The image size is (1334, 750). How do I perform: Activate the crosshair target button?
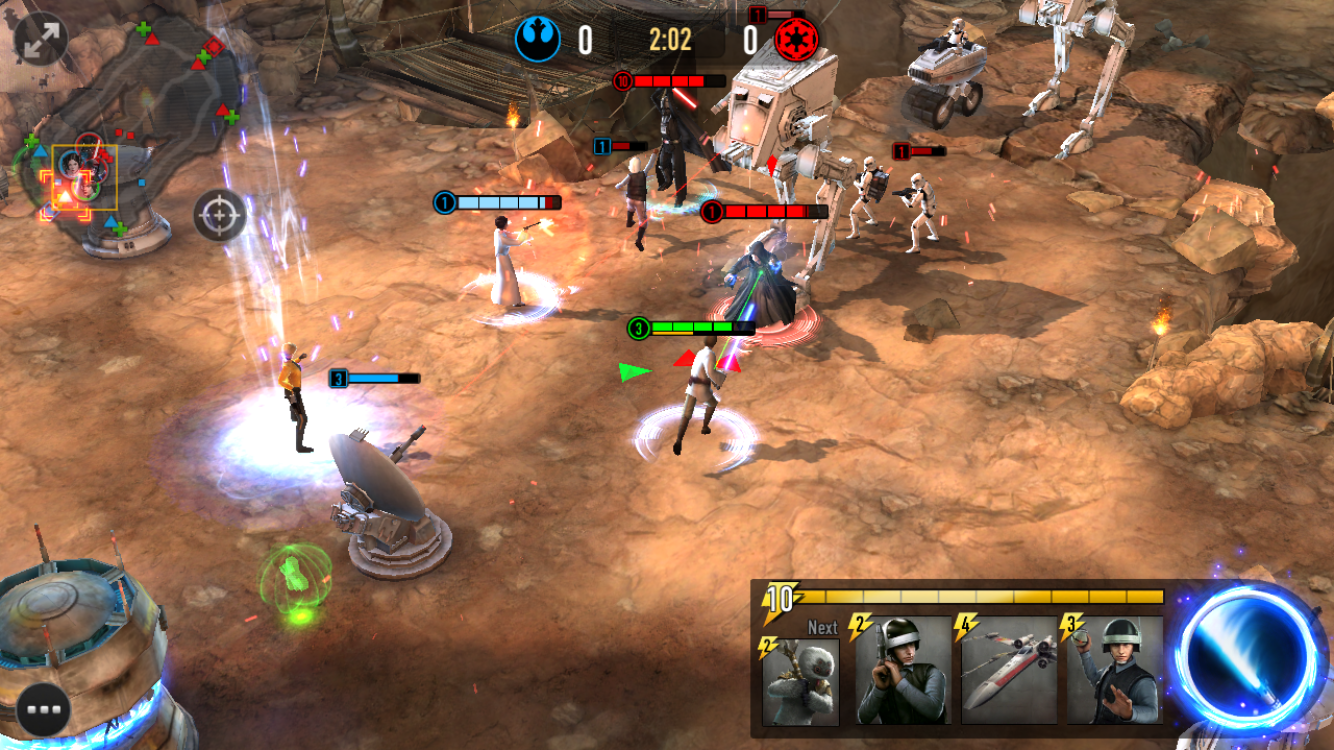220,215
